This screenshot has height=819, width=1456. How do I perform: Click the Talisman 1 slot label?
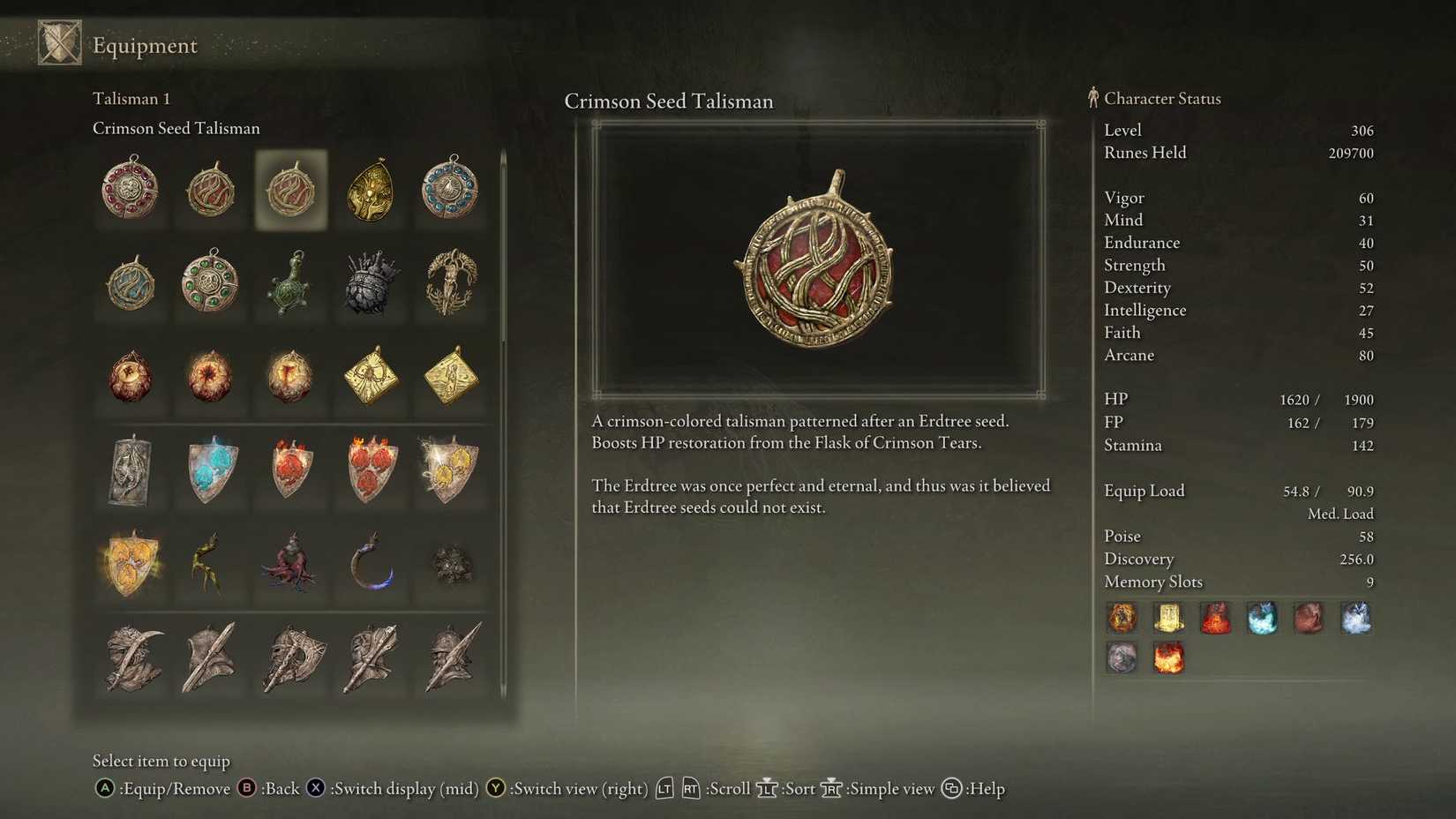[x=131, y=98]
